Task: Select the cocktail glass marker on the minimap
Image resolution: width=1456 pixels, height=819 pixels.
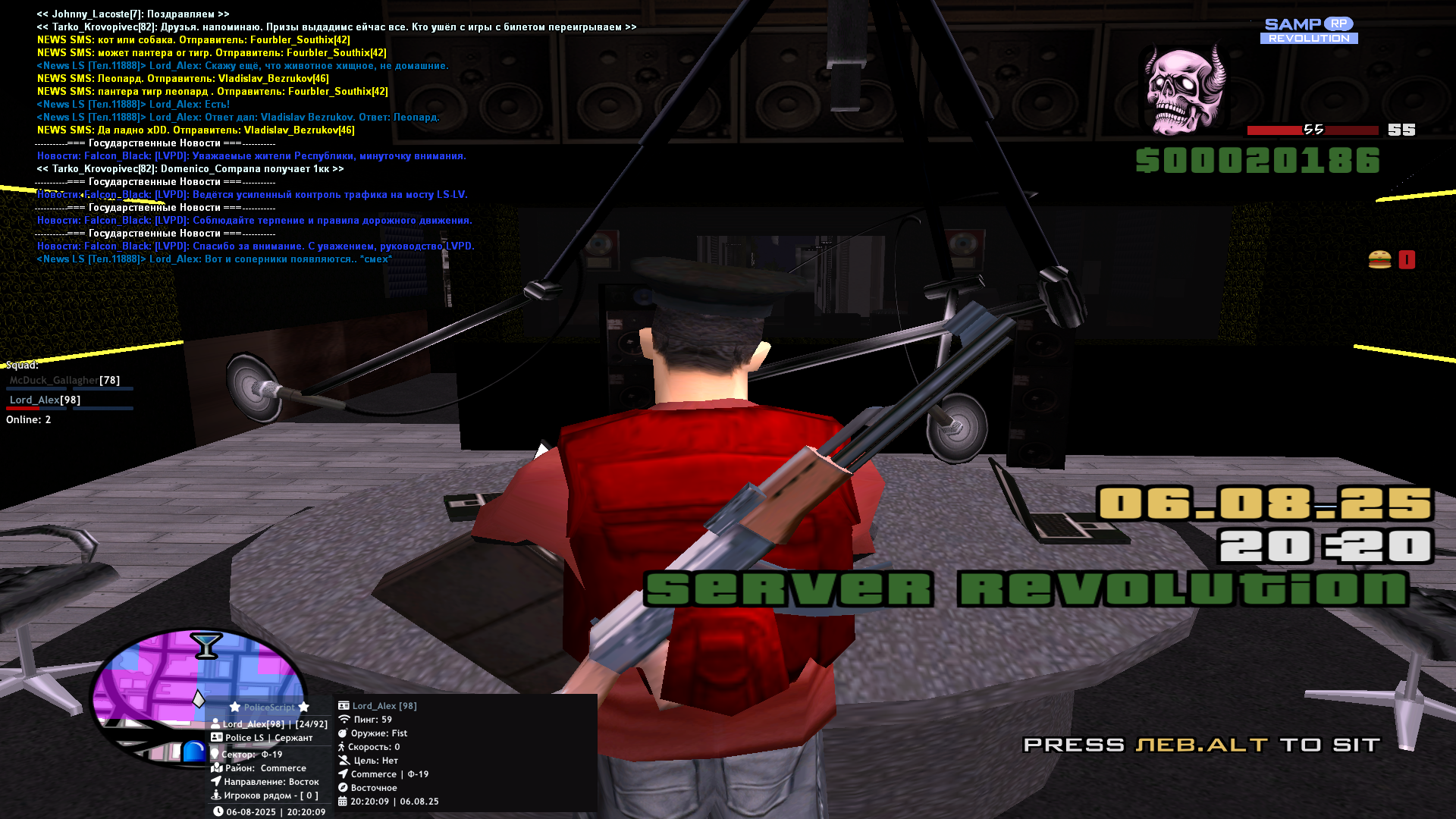Action: 206,646
